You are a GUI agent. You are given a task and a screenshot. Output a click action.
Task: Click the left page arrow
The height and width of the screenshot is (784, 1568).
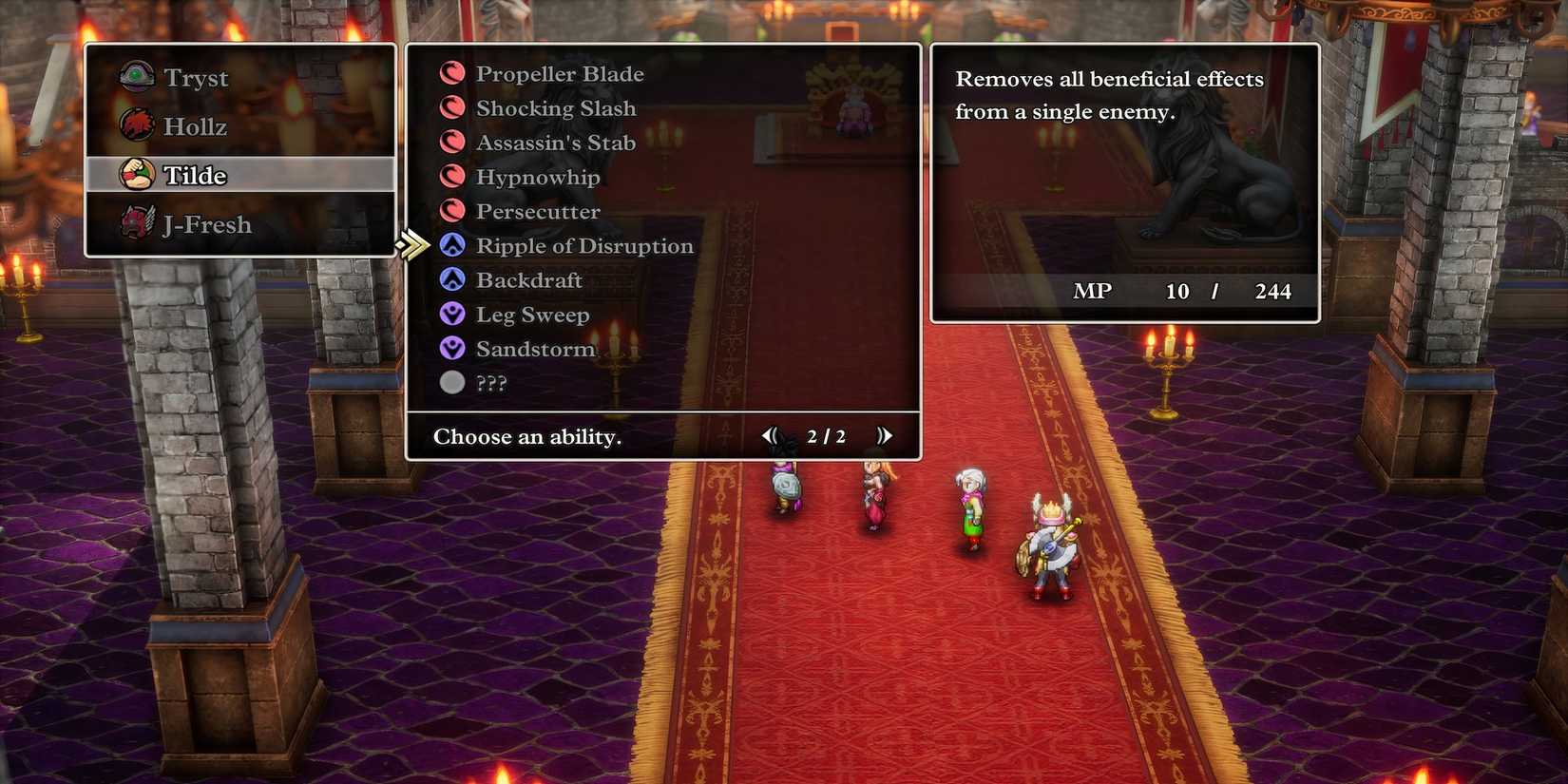coord(772,435)
